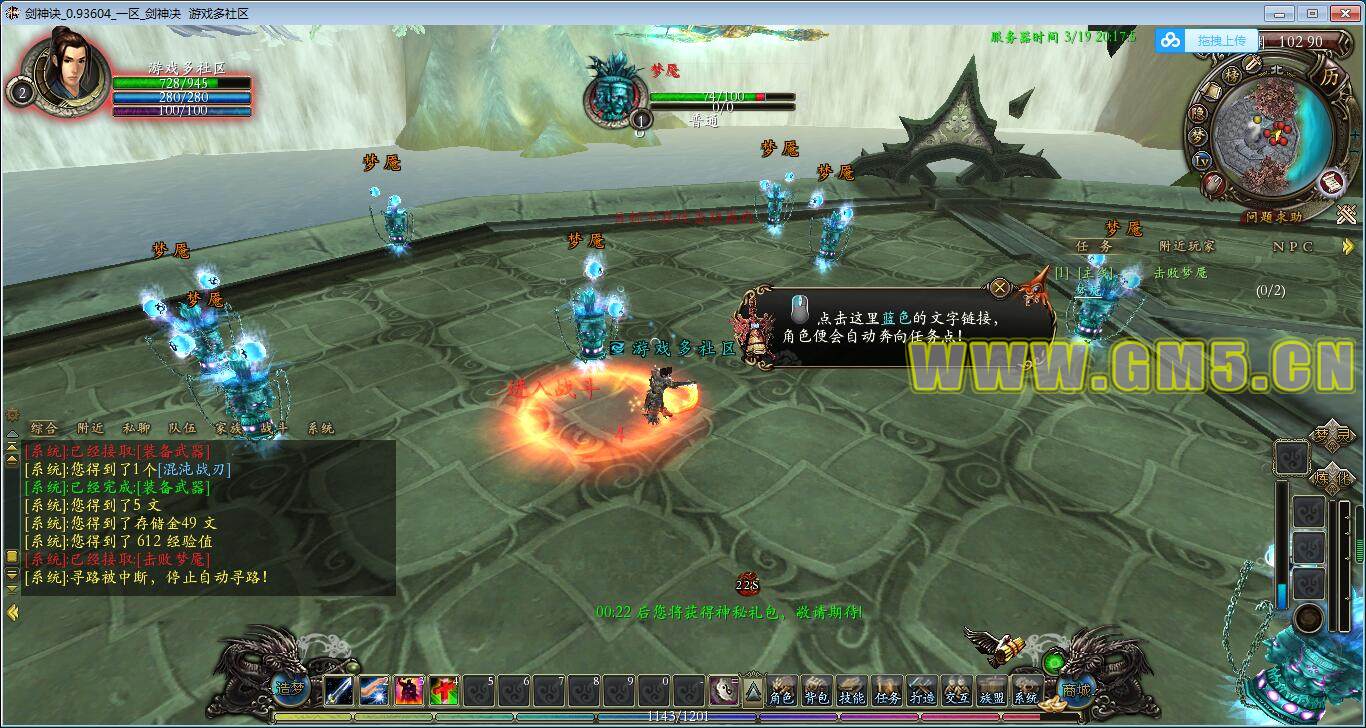Close the game window
This screenshot has width=1366, height=728.
pyautogui.click(x=1341, y=13)
